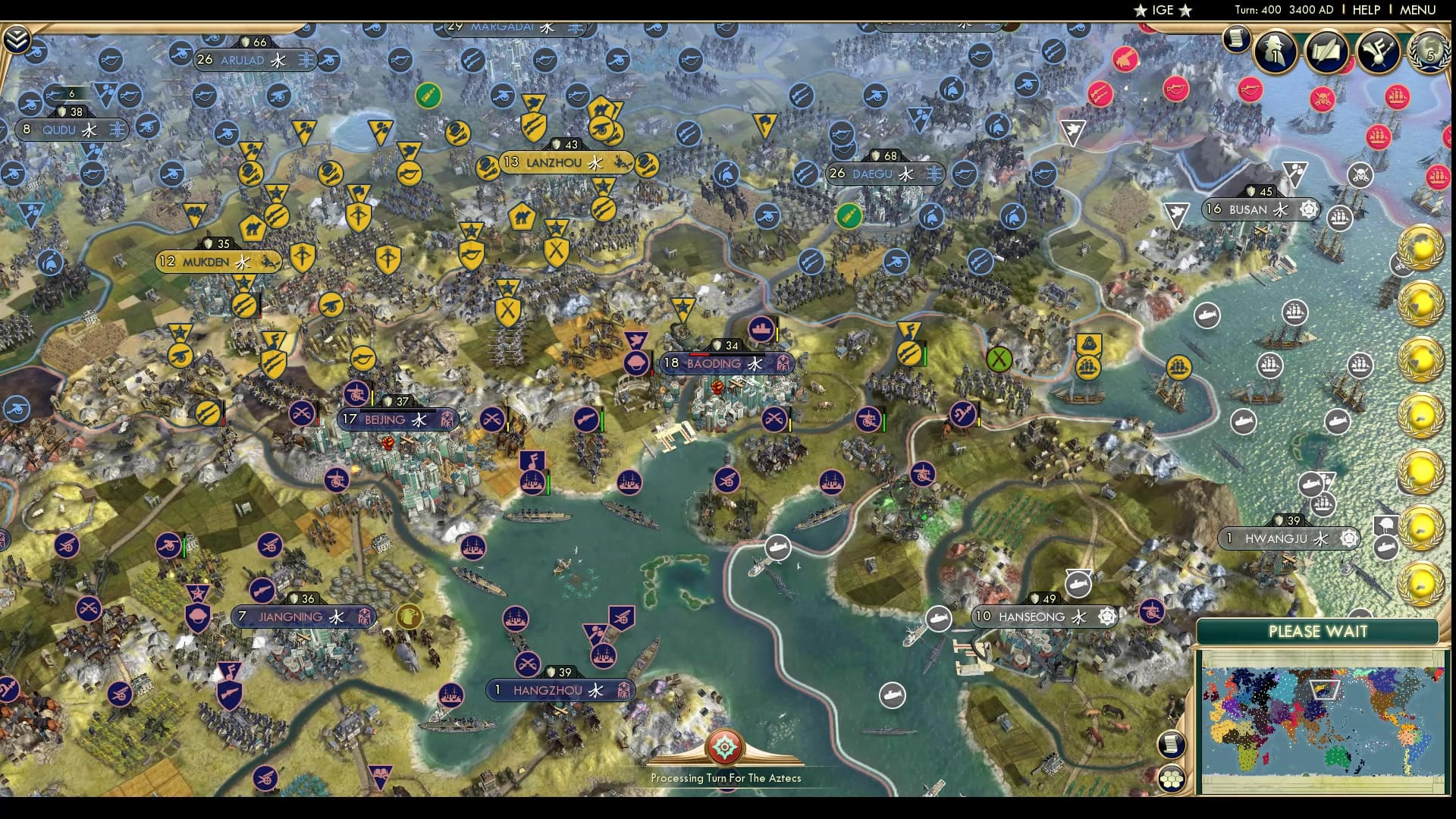
Task: Click Australia on the minimap
Action: tap(1337, 758)
